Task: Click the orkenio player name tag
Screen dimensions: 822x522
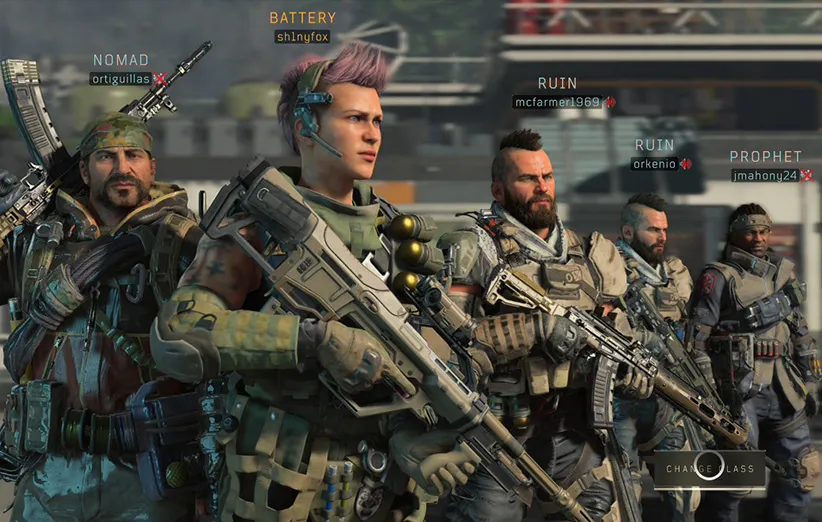Action: 655,164
